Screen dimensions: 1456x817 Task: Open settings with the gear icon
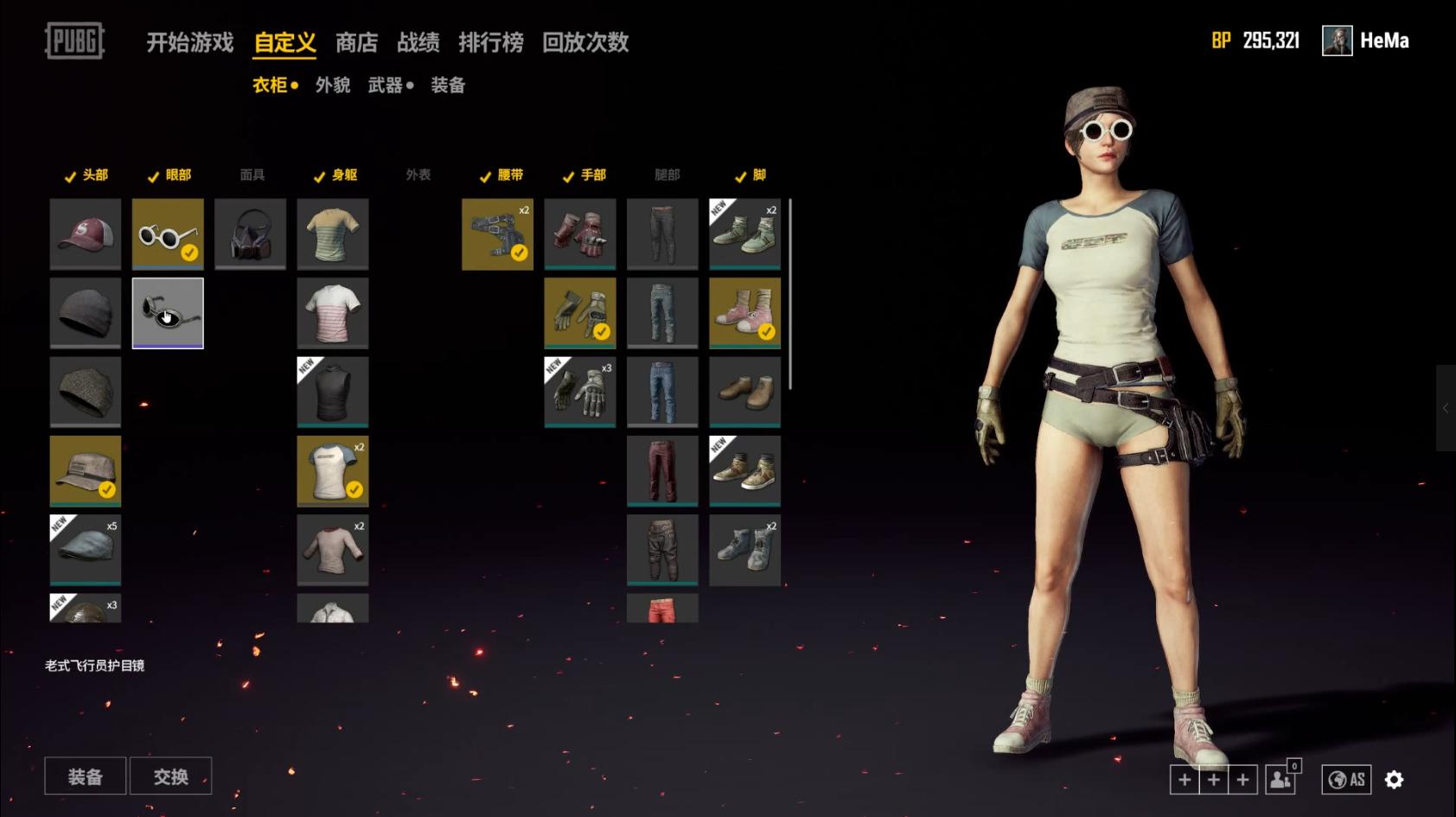(x=1394, y=780)
